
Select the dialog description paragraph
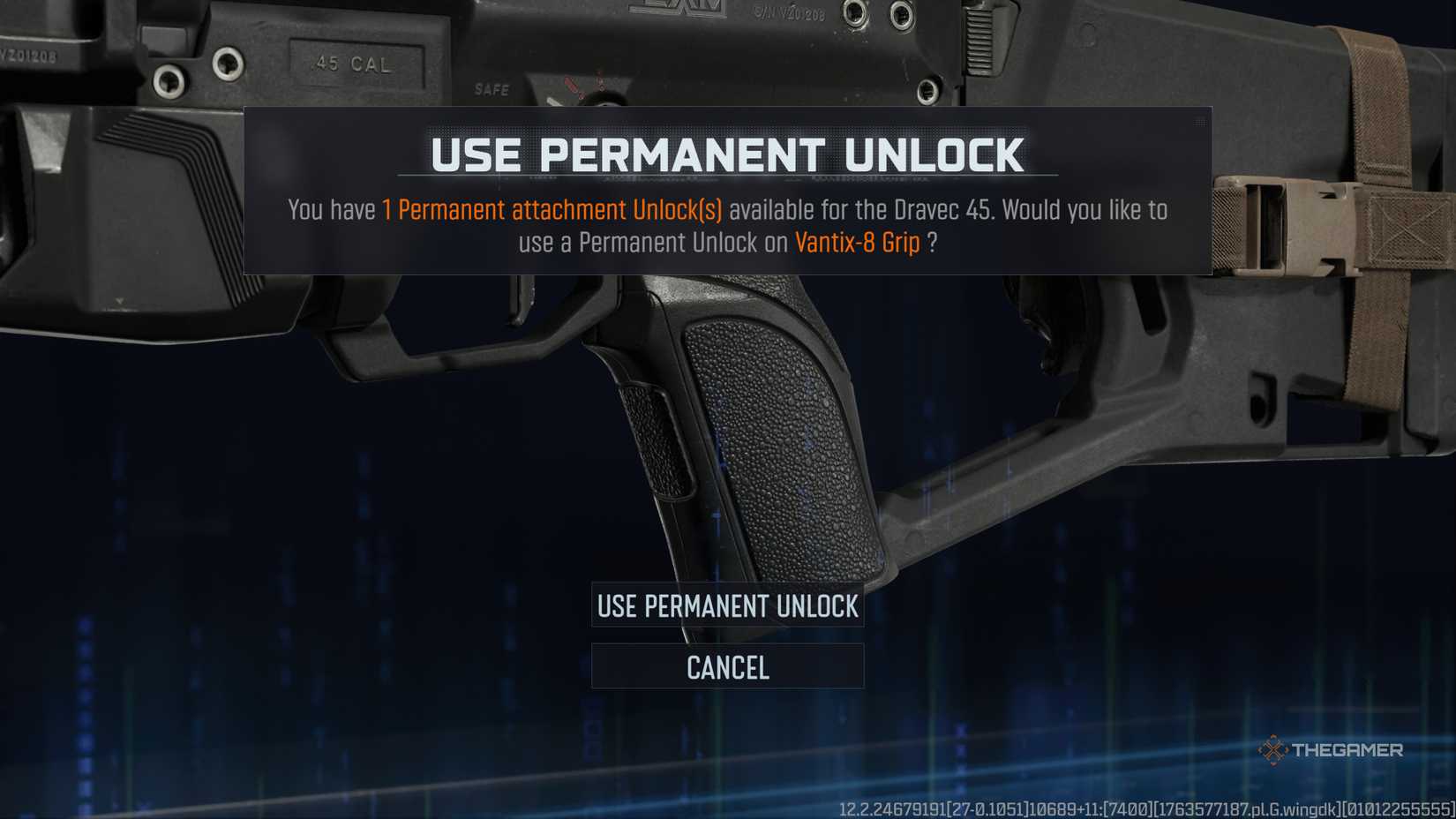point(727,226)
